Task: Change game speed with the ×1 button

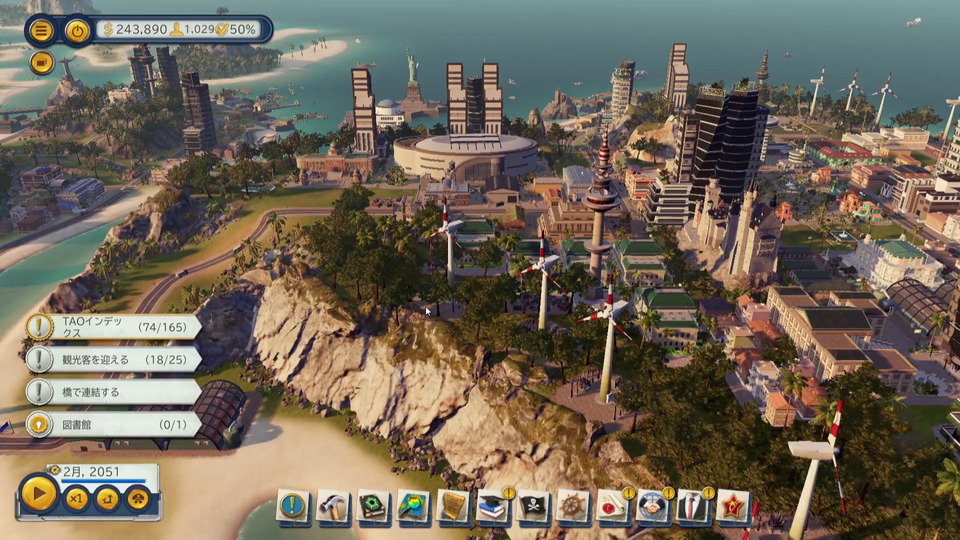Action: (x=77, y=498)
